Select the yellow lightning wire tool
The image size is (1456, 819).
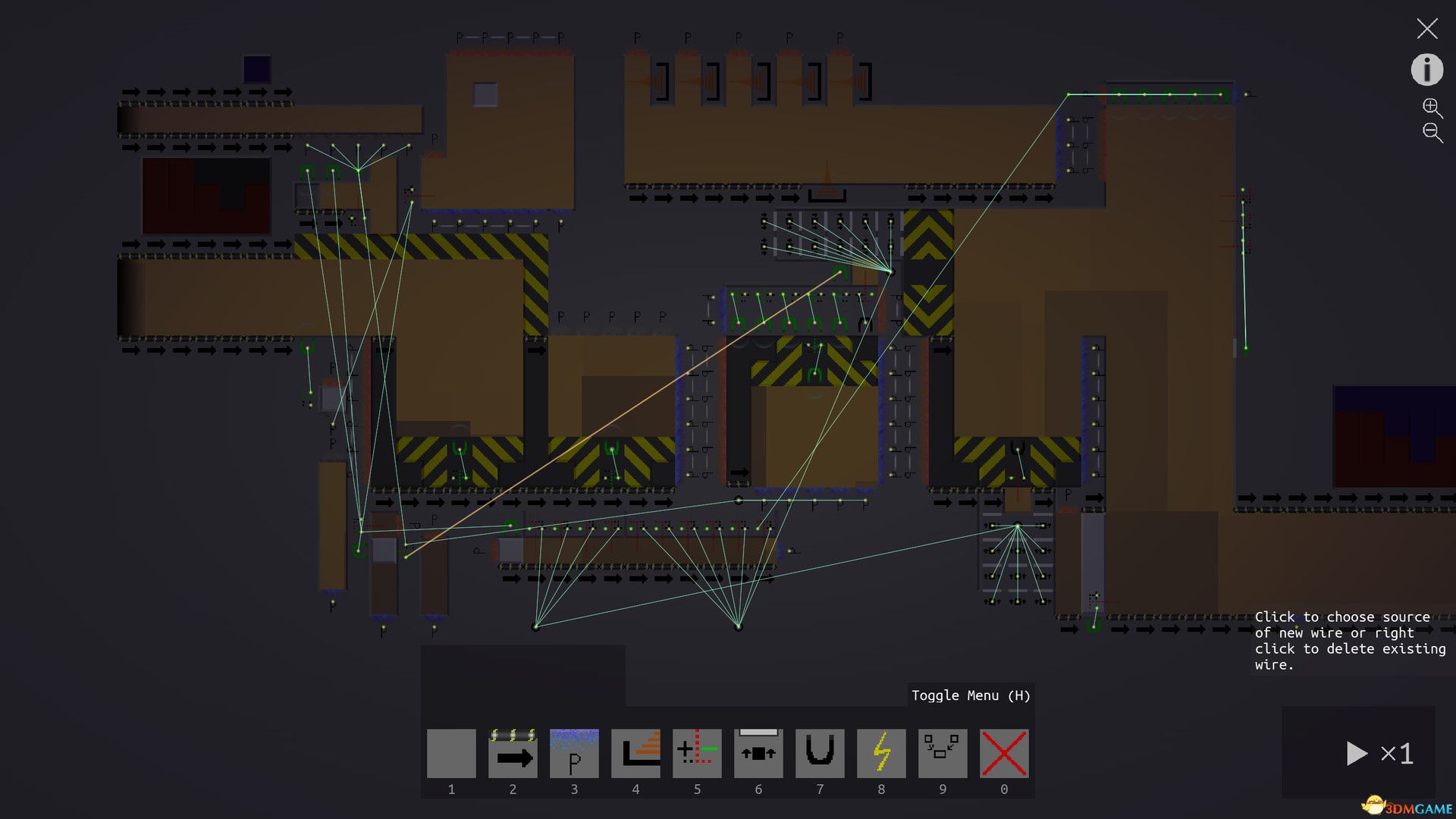pos(881,753)
